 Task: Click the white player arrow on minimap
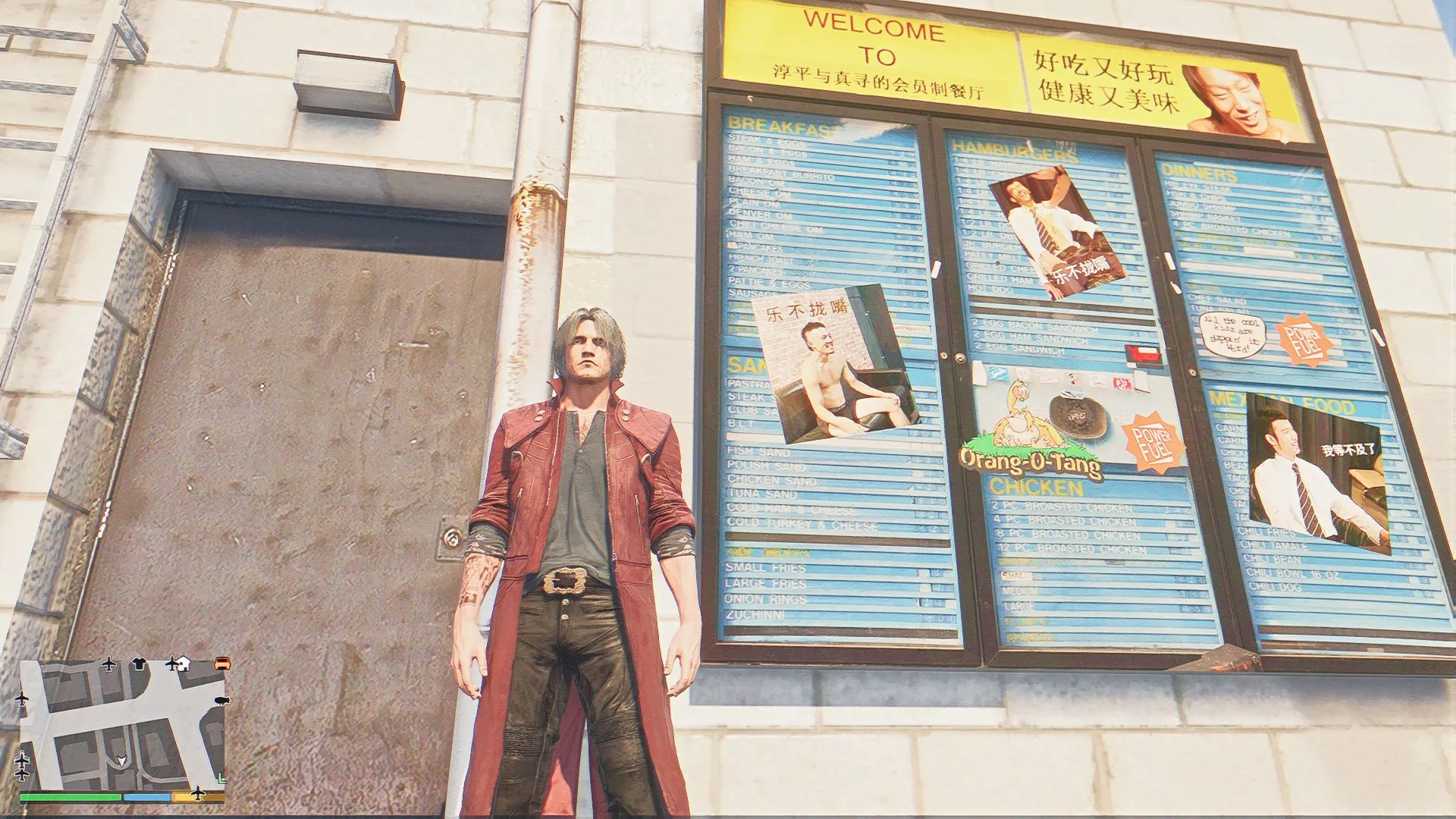pos(121,761)
